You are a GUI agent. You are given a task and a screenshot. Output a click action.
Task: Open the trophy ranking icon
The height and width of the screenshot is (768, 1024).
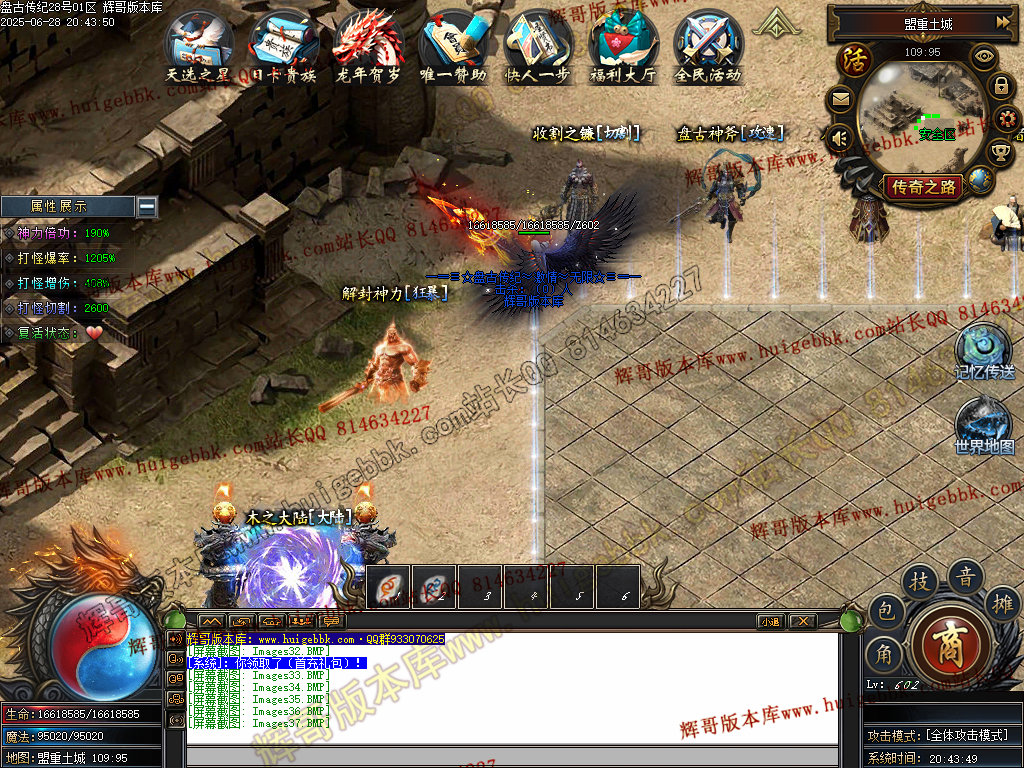(999, 152)
